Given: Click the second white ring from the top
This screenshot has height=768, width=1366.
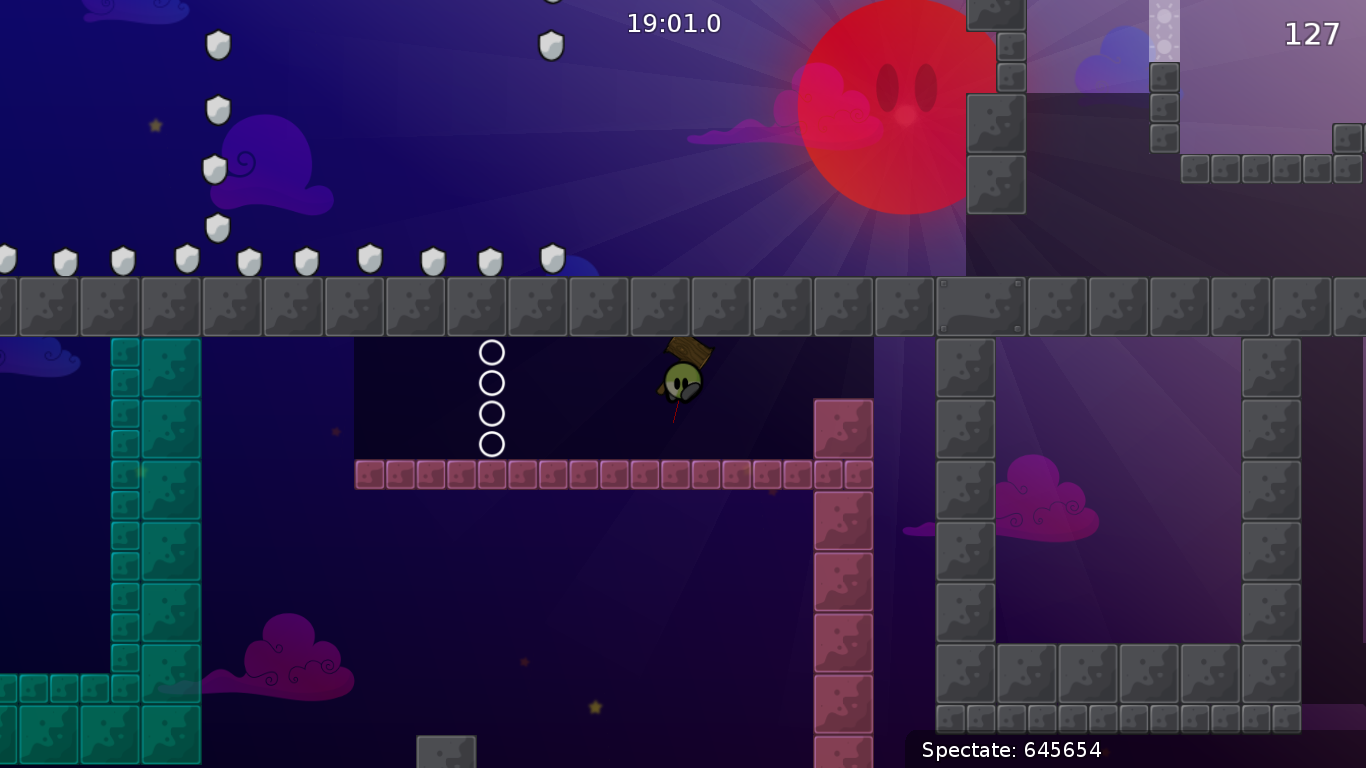Looking at the screenshot, I should click(x=492, y=382).
